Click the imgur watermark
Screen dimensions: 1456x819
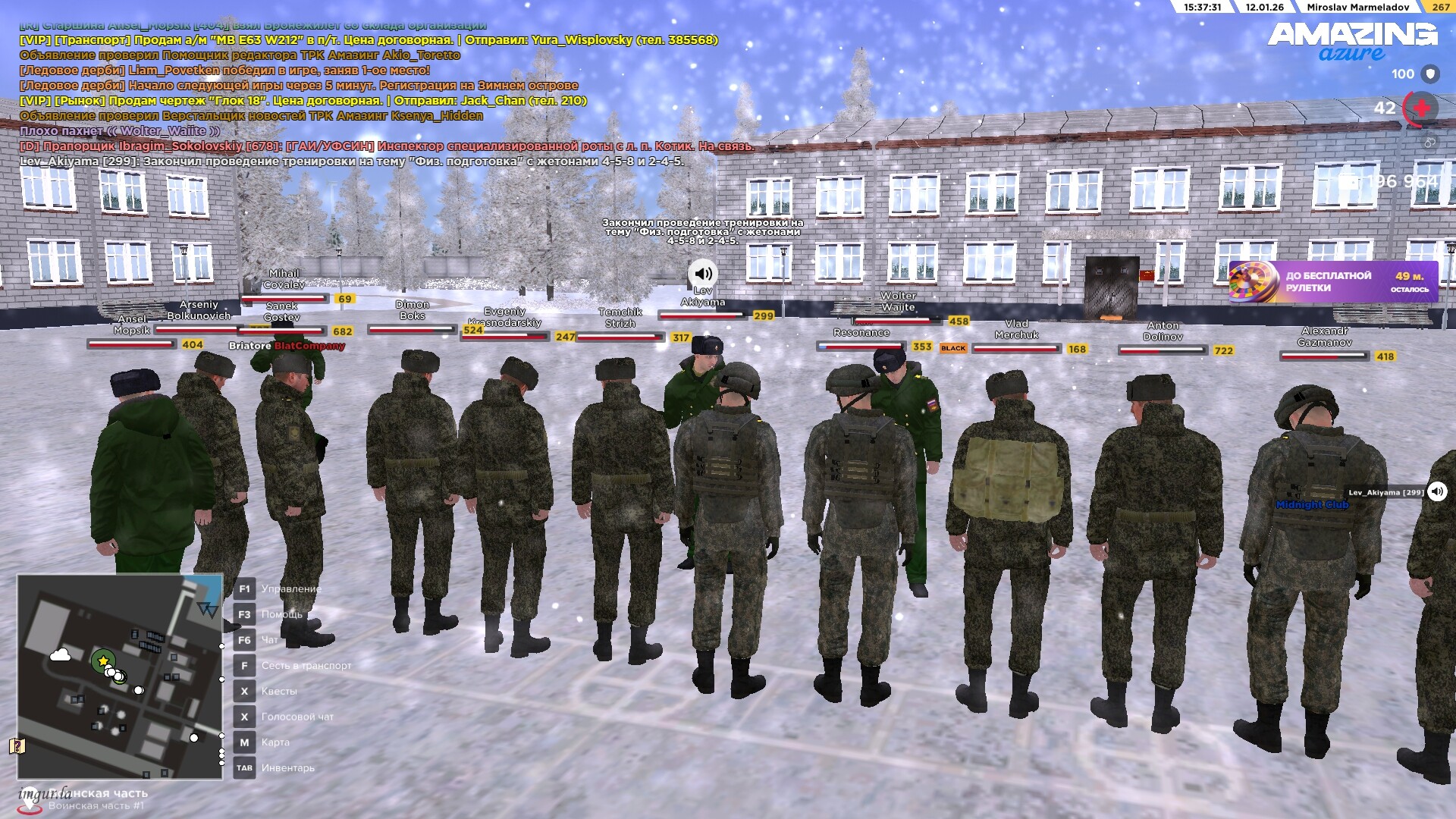44,794
